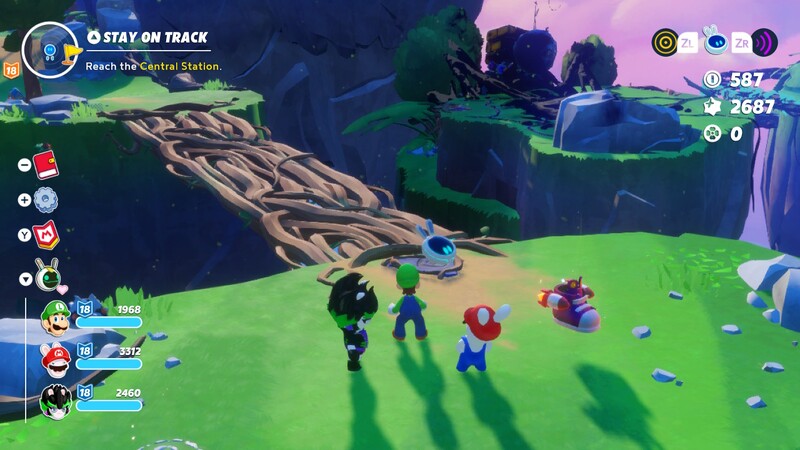
Task: Open the gear settings icon
Action: pyautogui.click(x=46, y=200)
